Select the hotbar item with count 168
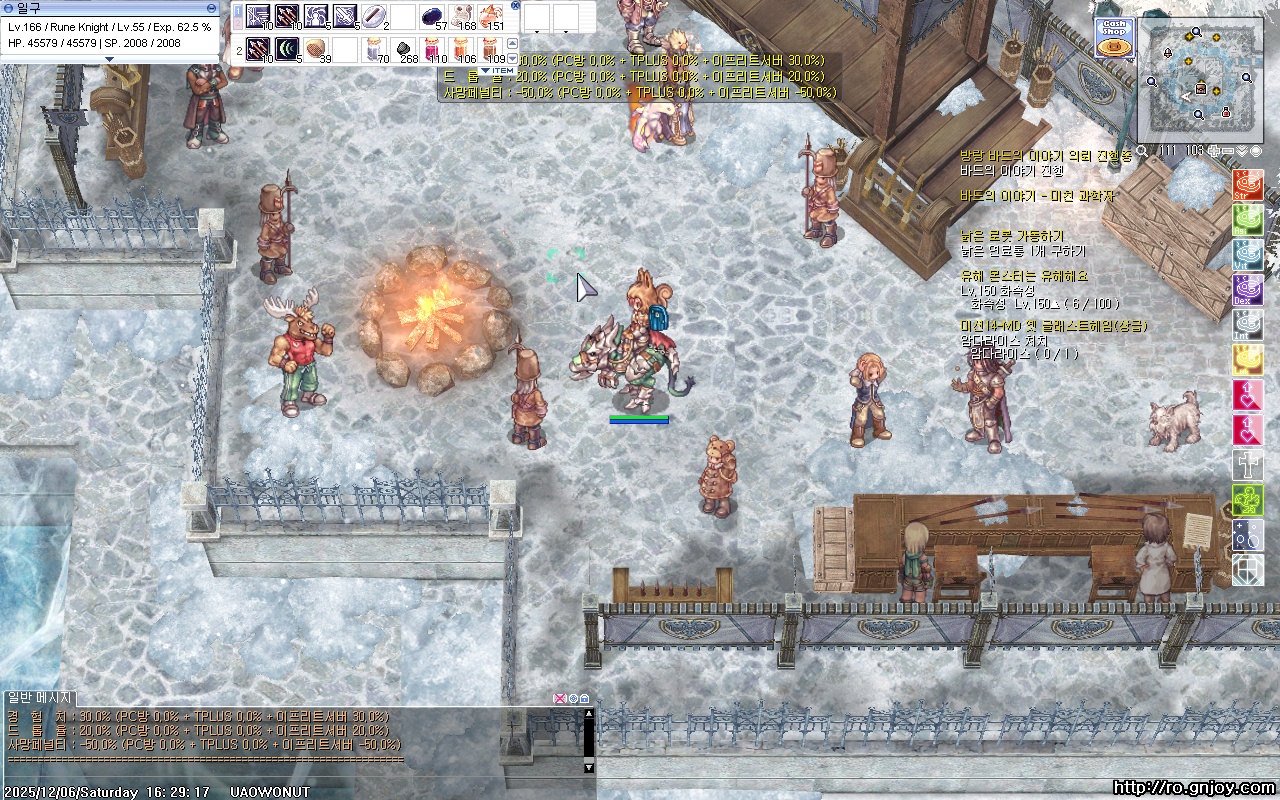This screenshot has width=1280, height=800. pyautogui.click(x=461, y=16)
